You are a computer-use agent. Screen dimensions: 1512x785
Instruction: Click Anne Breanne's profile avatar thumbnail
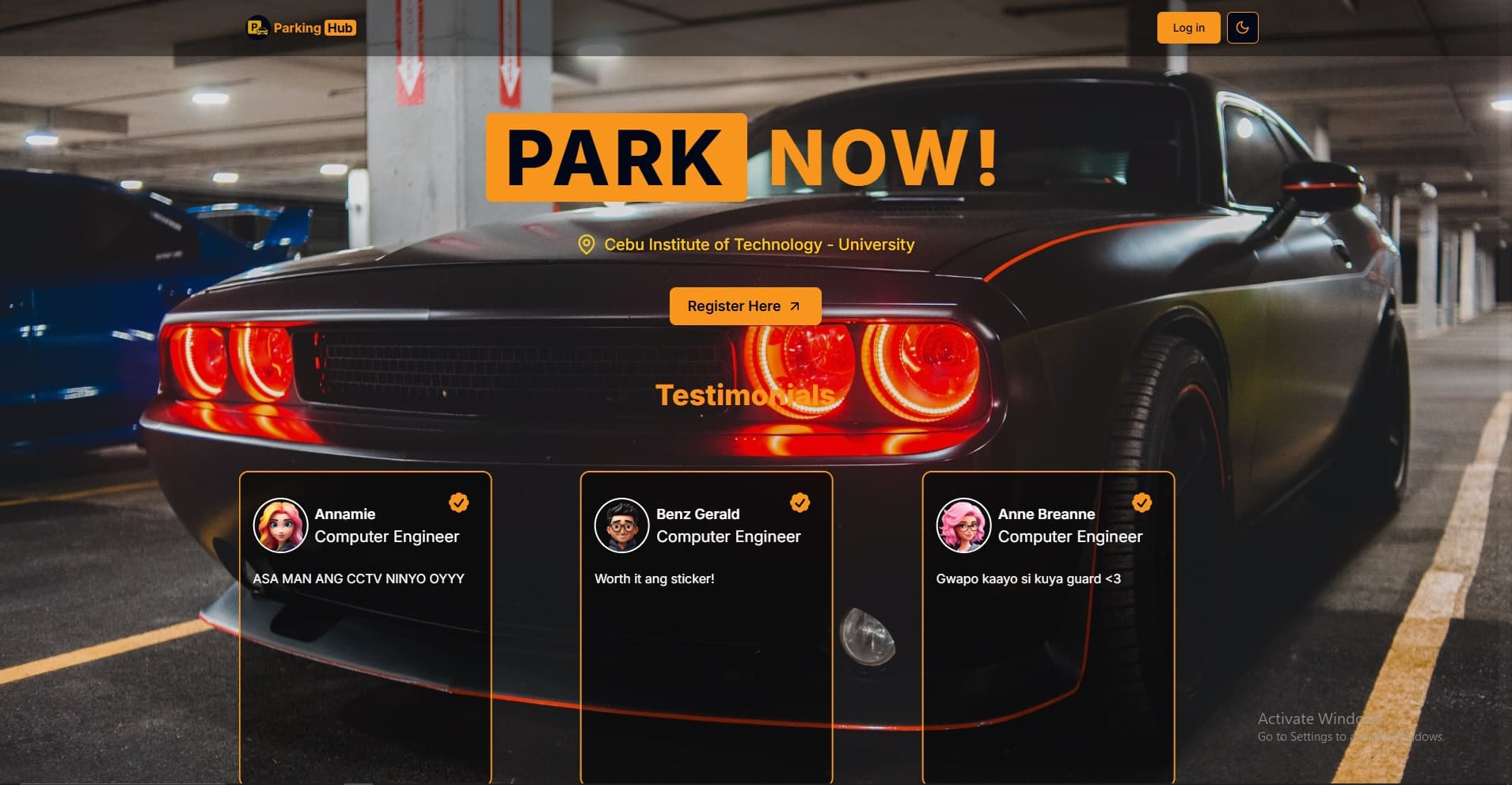coord(963,525)
